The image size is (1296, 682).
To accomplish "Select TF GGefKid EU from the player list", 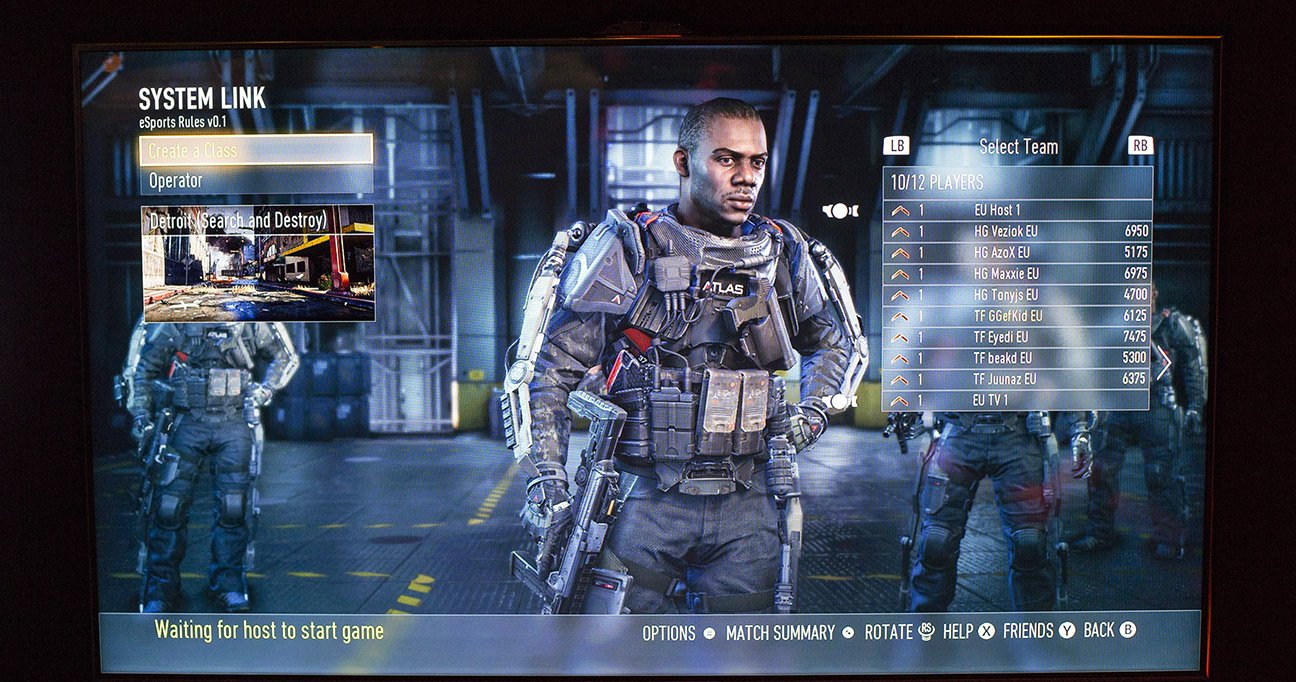I will click(x=1016, y=315).
